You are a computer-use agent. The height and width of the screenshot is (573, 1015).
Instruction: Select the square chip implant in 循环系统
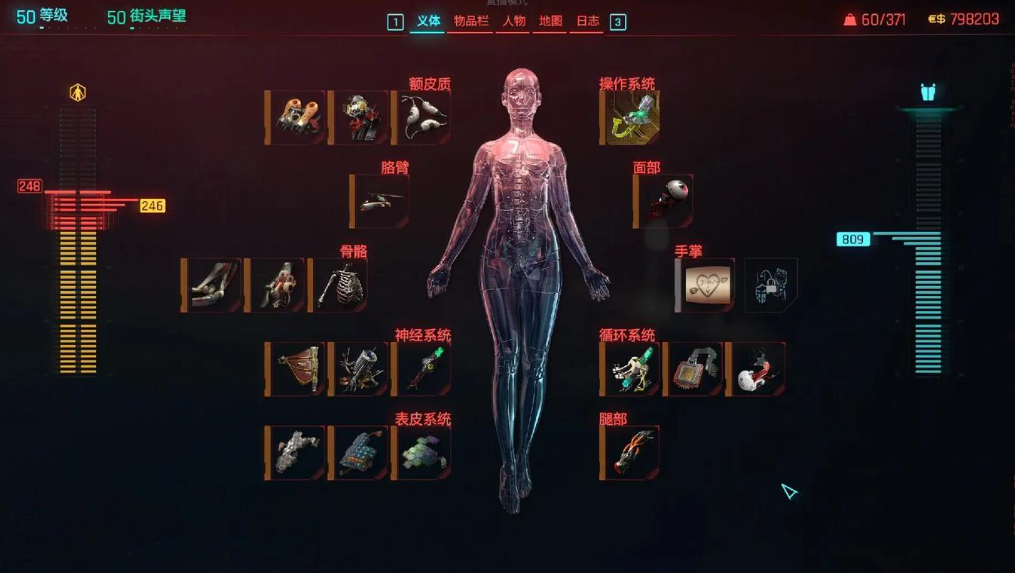pyautogui.click(x=694, y=369)
